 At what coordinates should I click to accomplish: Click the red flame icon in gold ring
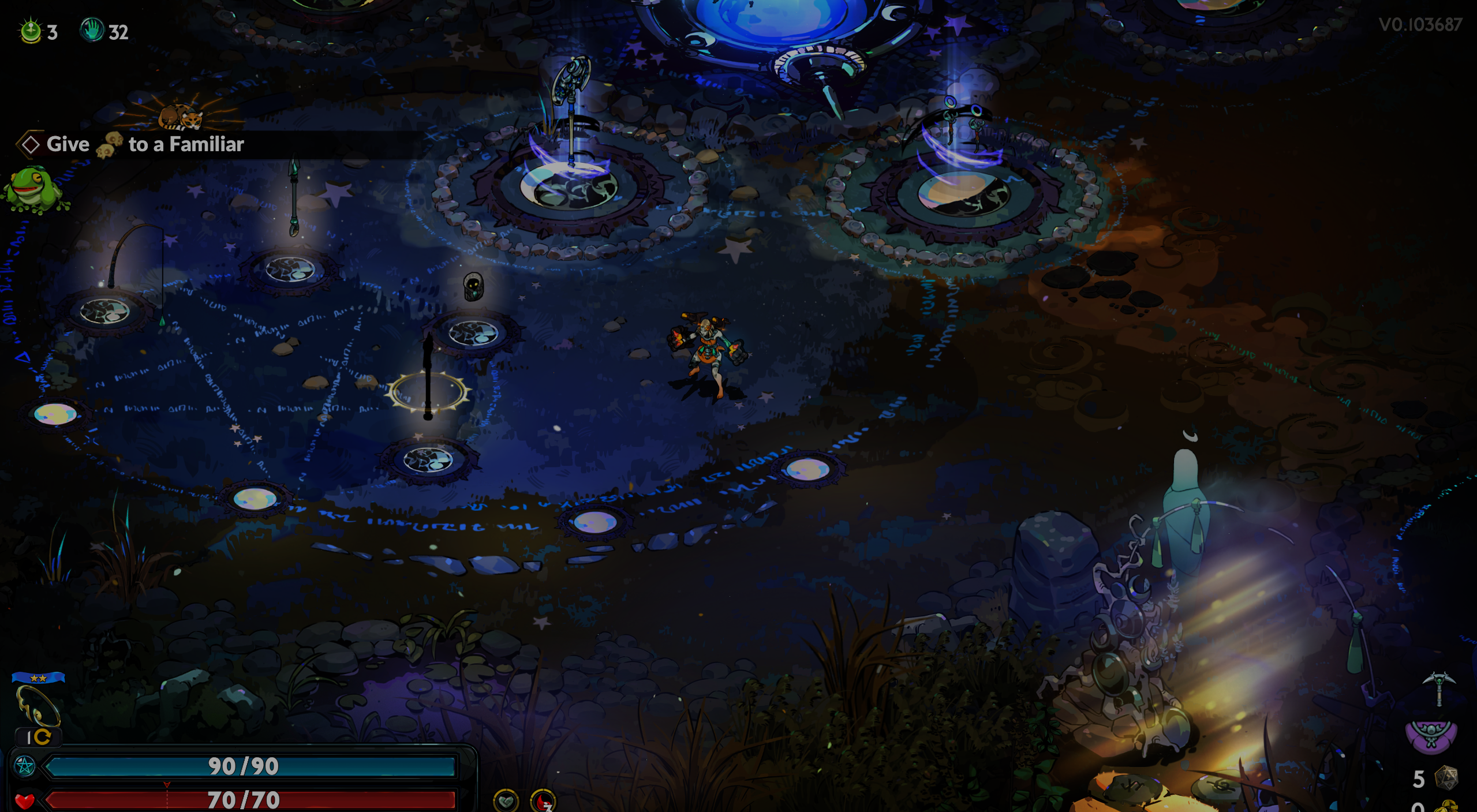pyautogui.click(x=543, y=801)
